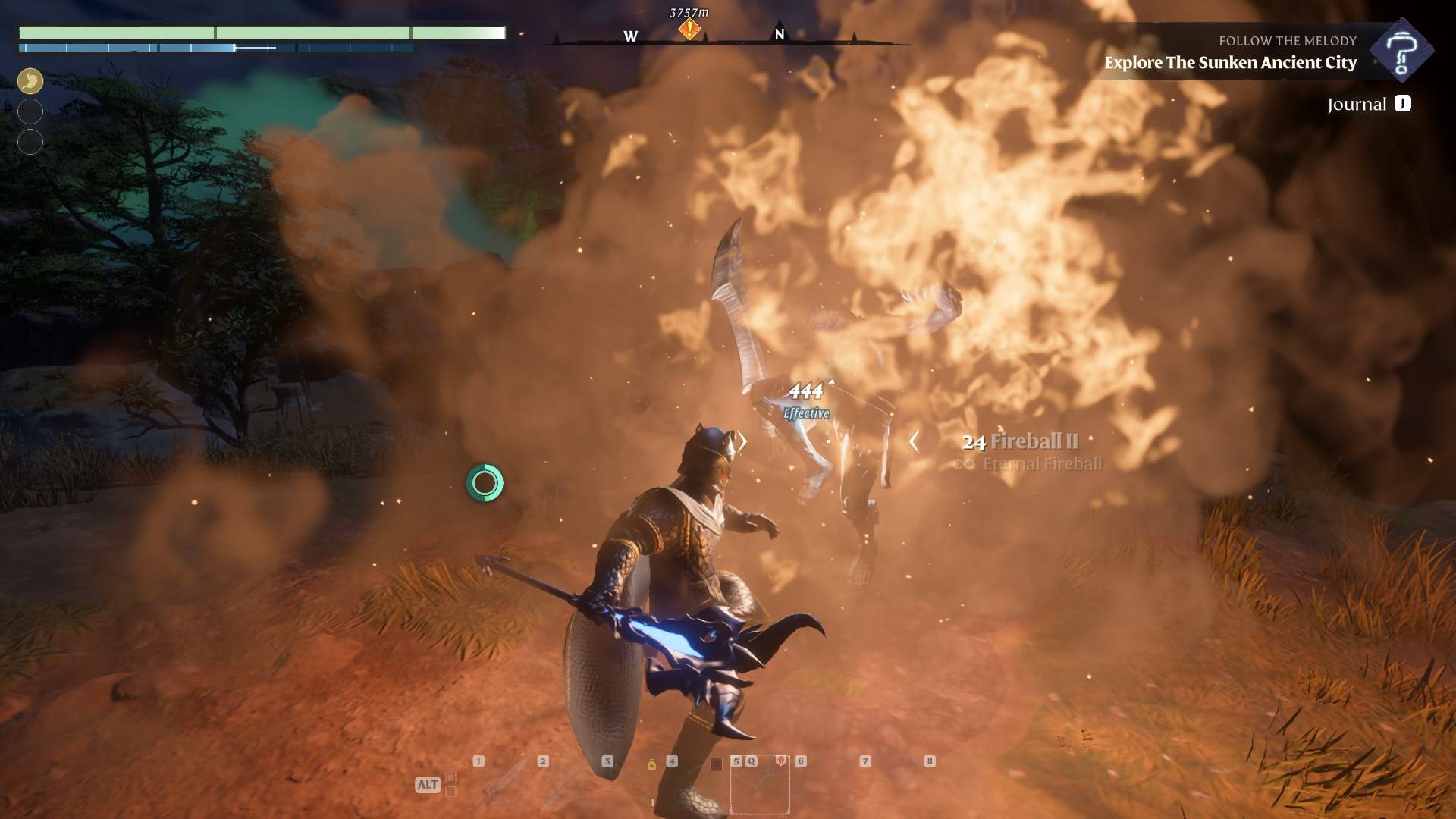Open the quest 'Explore The Sunken Ancient City'
Viewport: 1456px width, 819px height.
click(1230, 63)
